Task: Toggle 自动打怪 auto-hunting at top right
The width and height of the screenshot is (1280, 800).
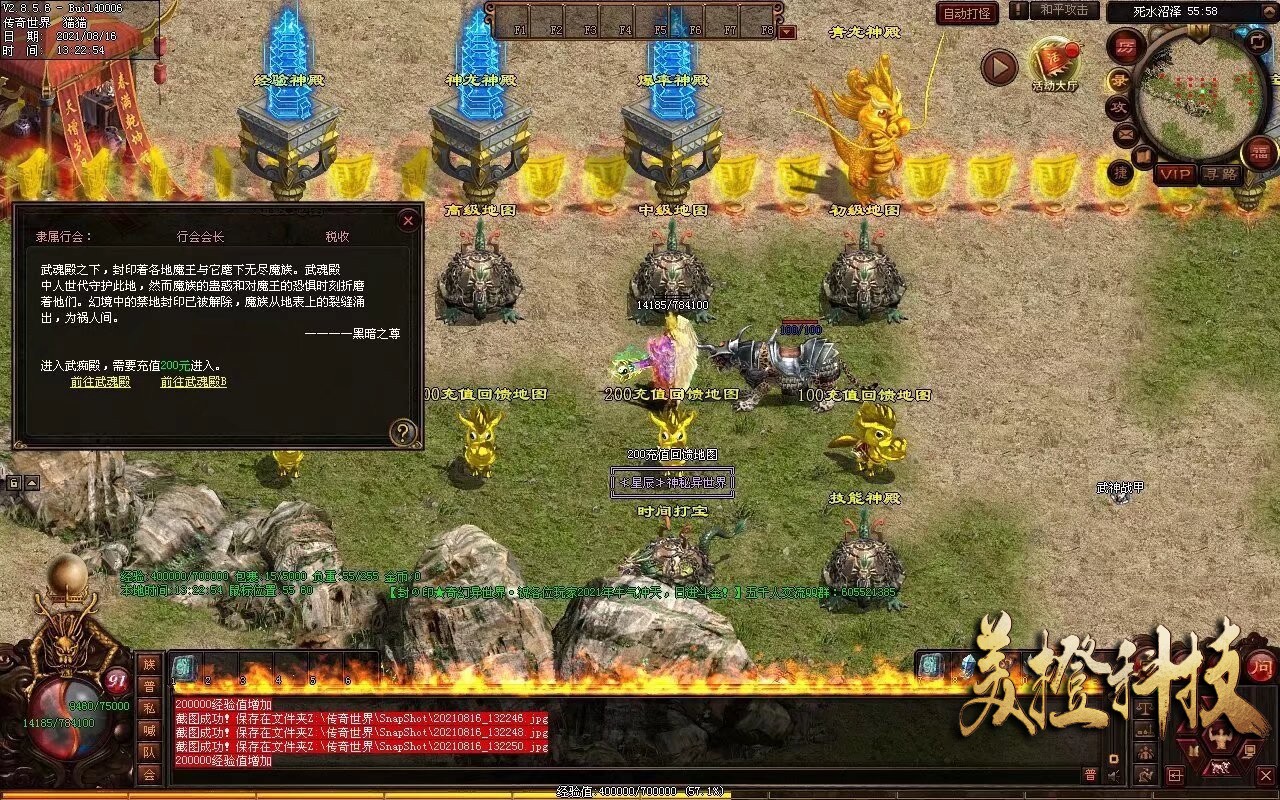Action: point(966,13)
